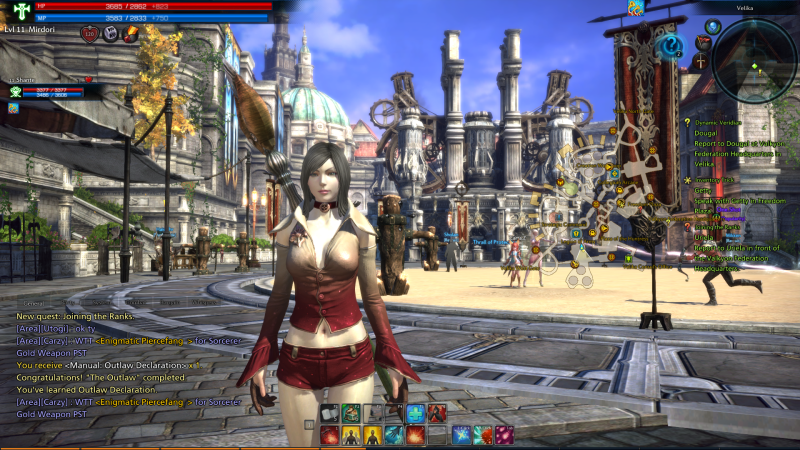Use the bandage item in the hotbar
This screenshot has height=450, width=800.
[x=331, y=413]
